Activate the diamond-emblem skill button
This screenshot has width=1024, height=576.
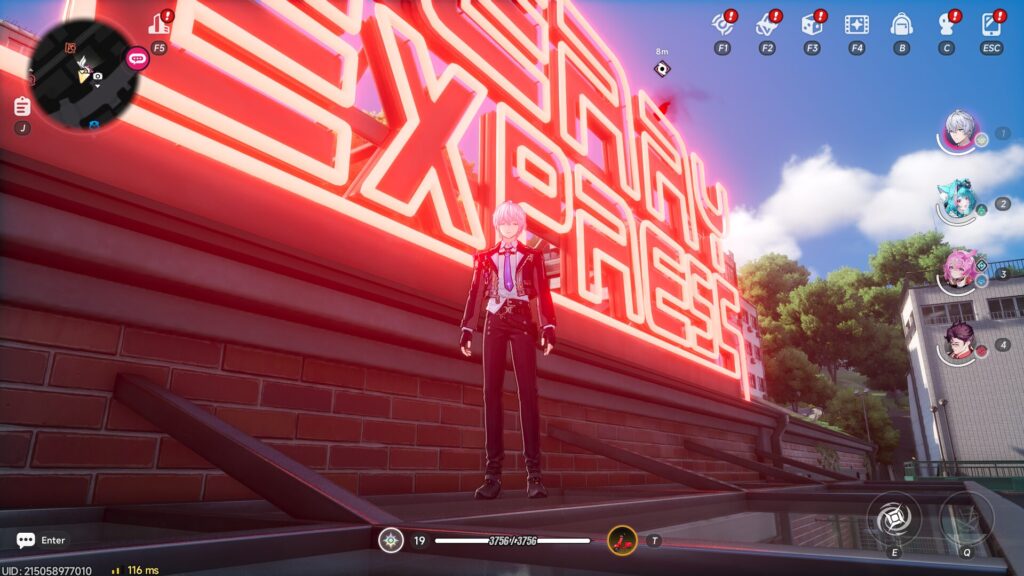point(894,519)
